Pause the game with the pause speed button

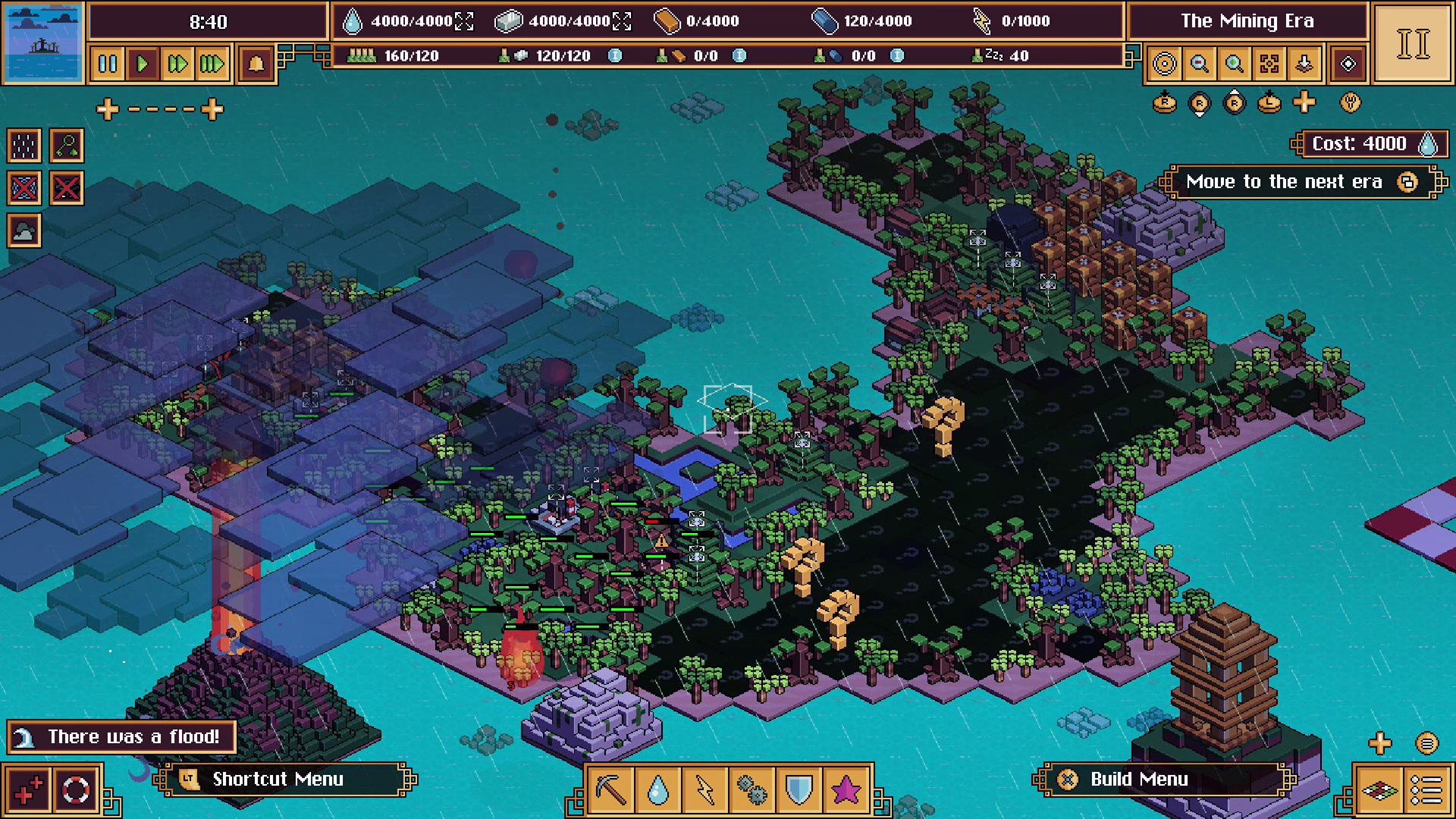pos(108,64)
